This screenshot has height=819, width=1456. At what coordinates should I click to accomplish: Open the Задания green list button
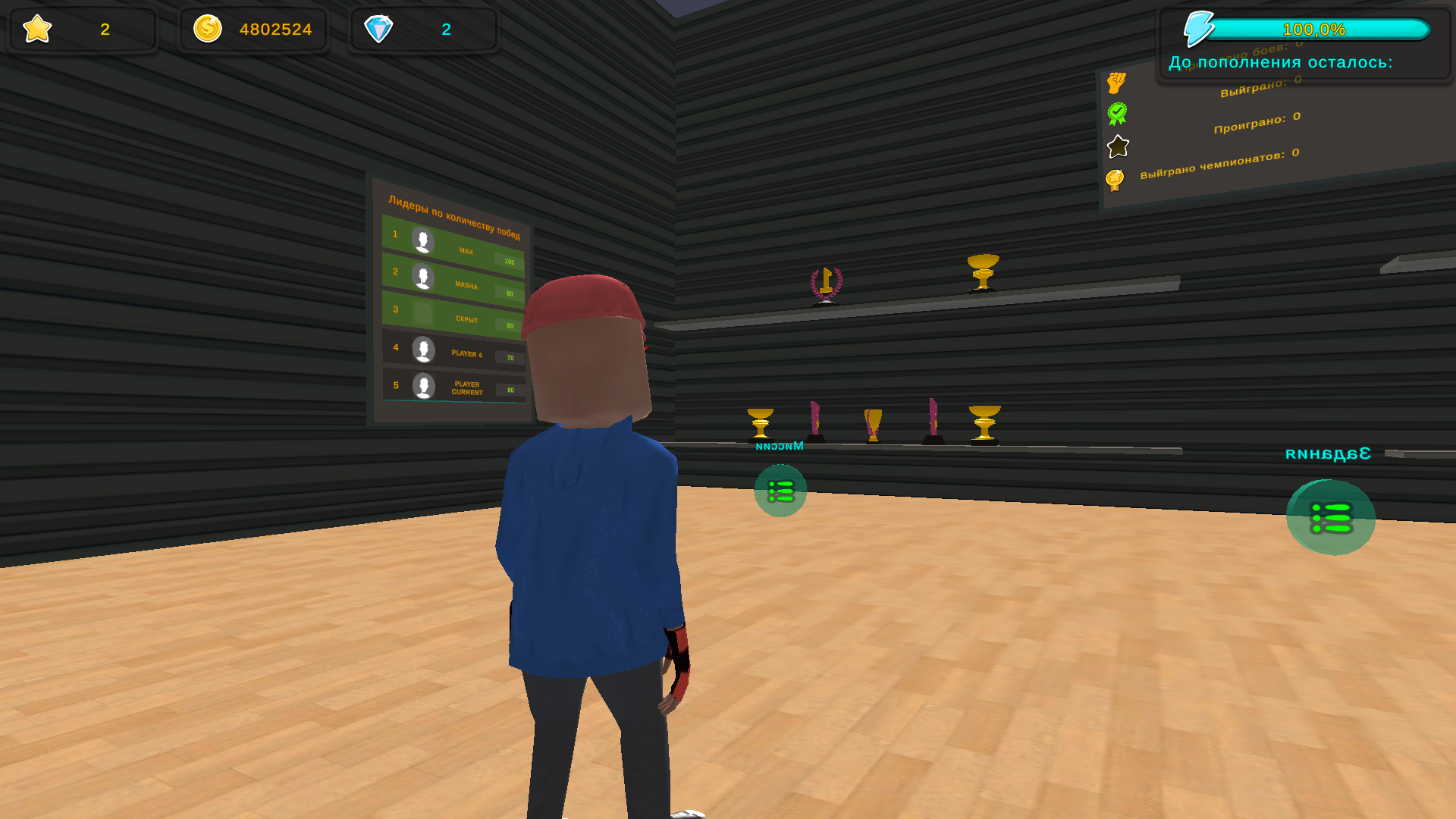[1332, 518]
